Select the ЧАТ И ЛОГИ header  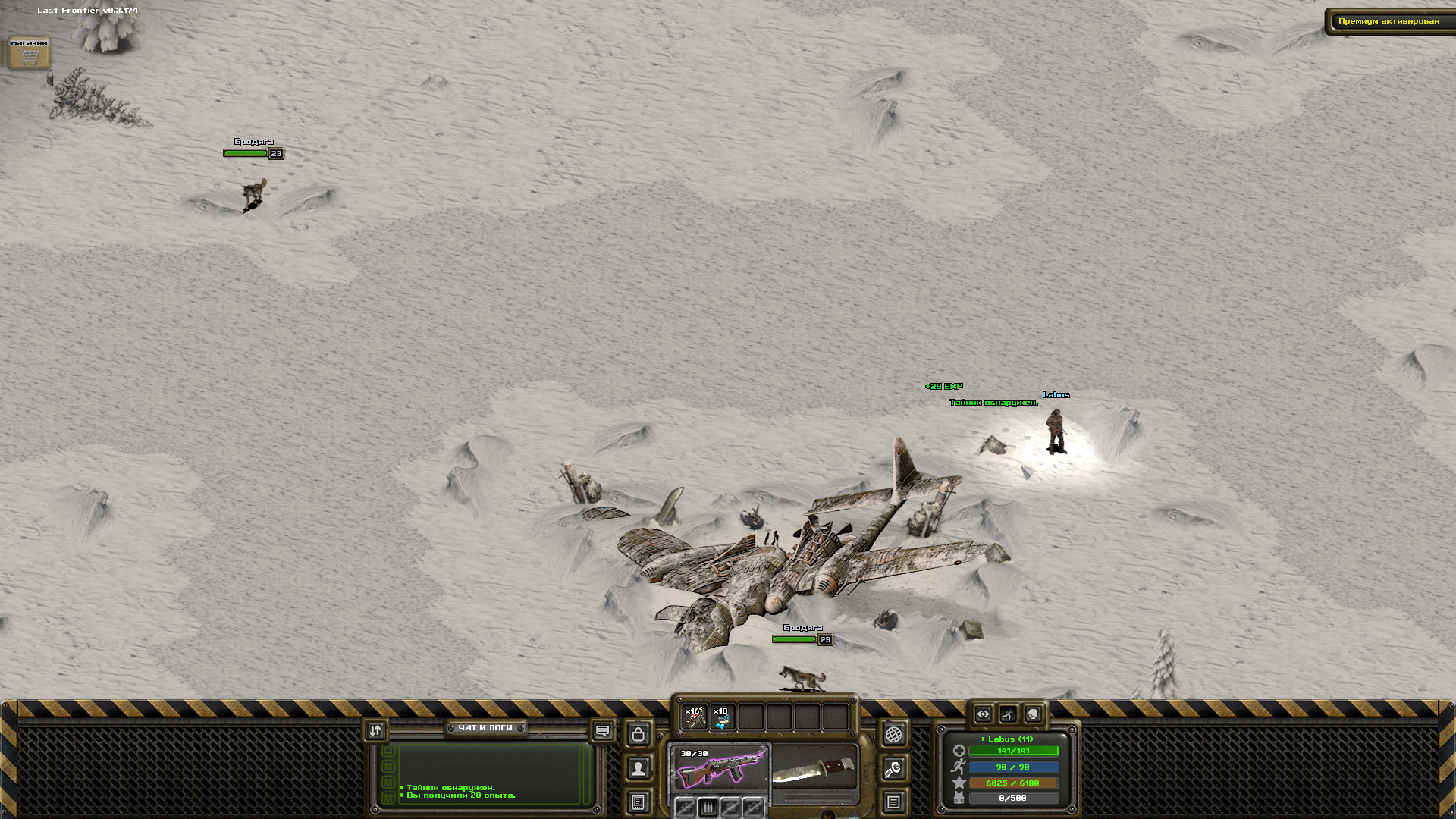pos(485,728)
